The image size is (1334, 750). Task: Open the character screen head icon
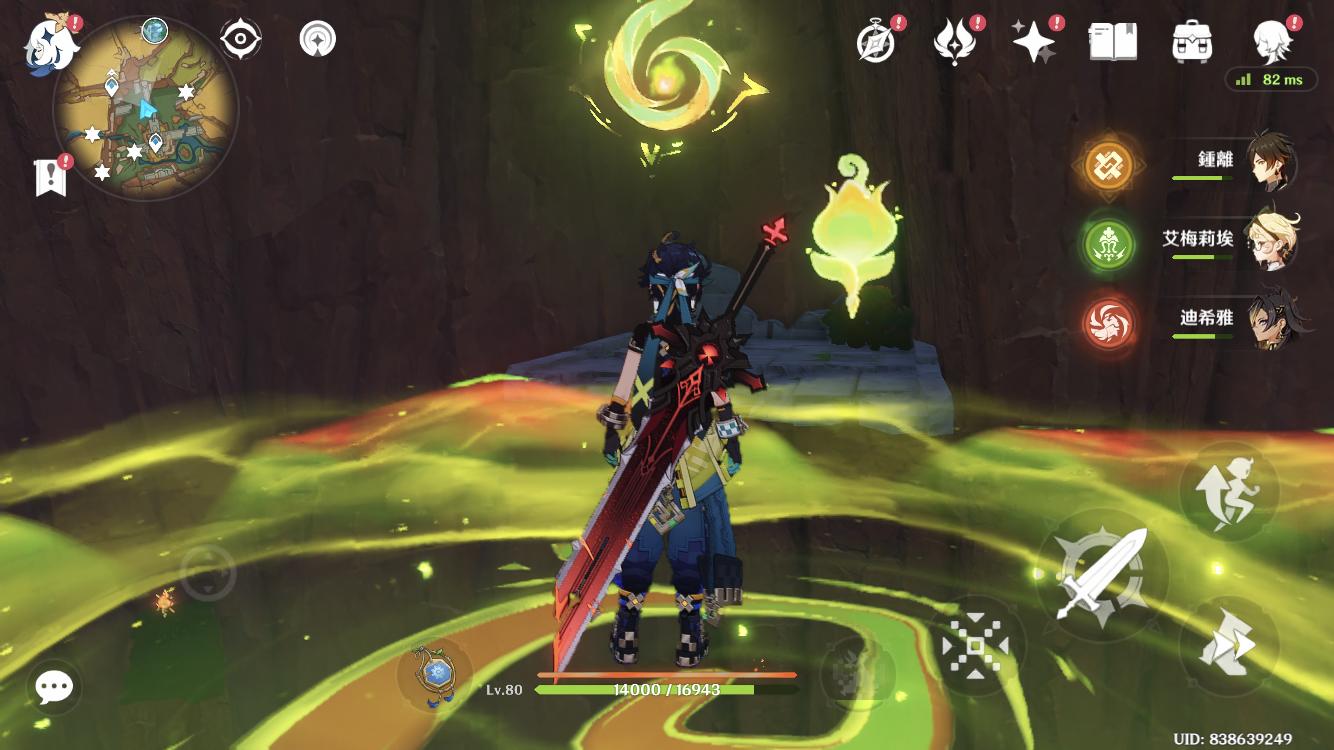pos(1273,42)
